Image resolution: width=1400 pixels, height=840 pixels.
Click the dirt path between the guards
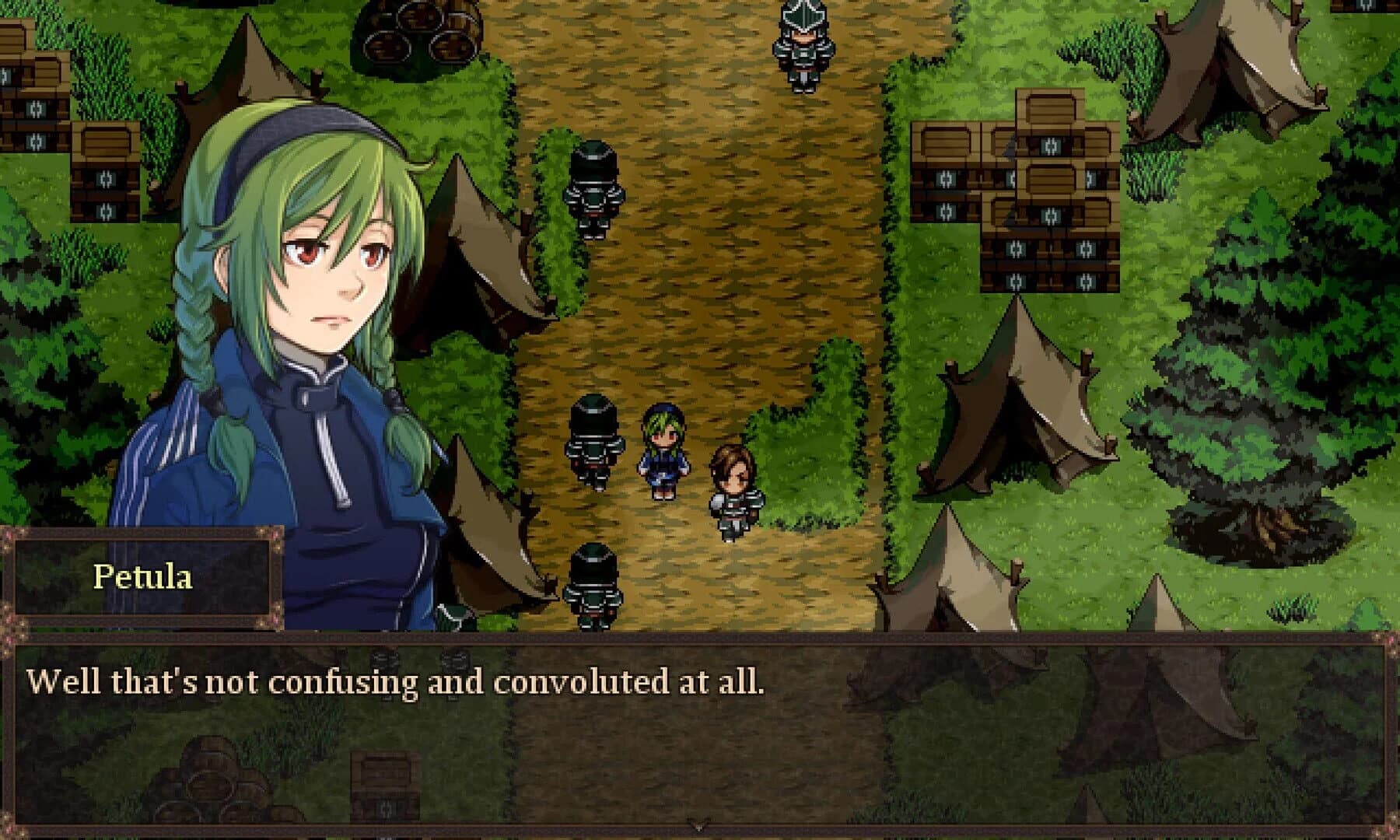tap(700, 311)
